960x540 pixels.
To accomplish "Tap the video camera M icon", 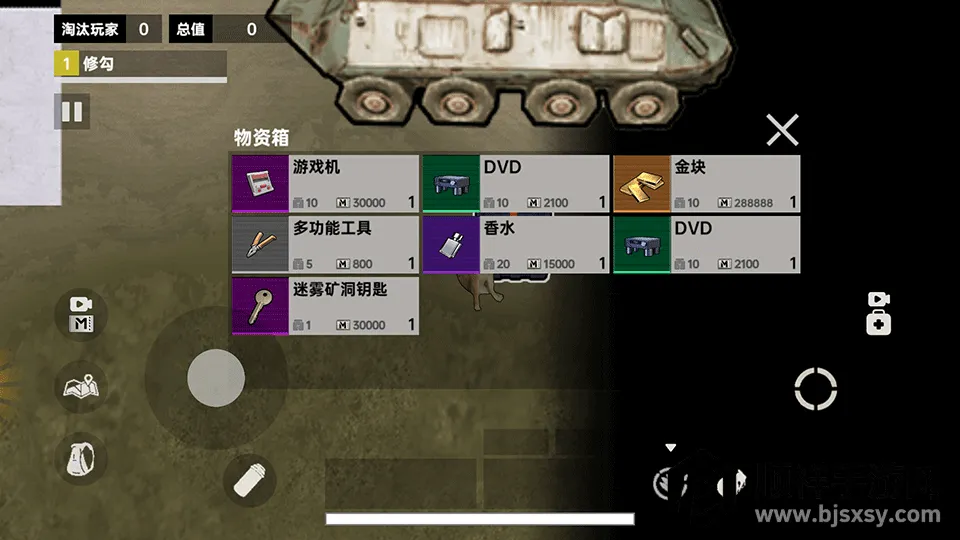I will tap(81, 313).
